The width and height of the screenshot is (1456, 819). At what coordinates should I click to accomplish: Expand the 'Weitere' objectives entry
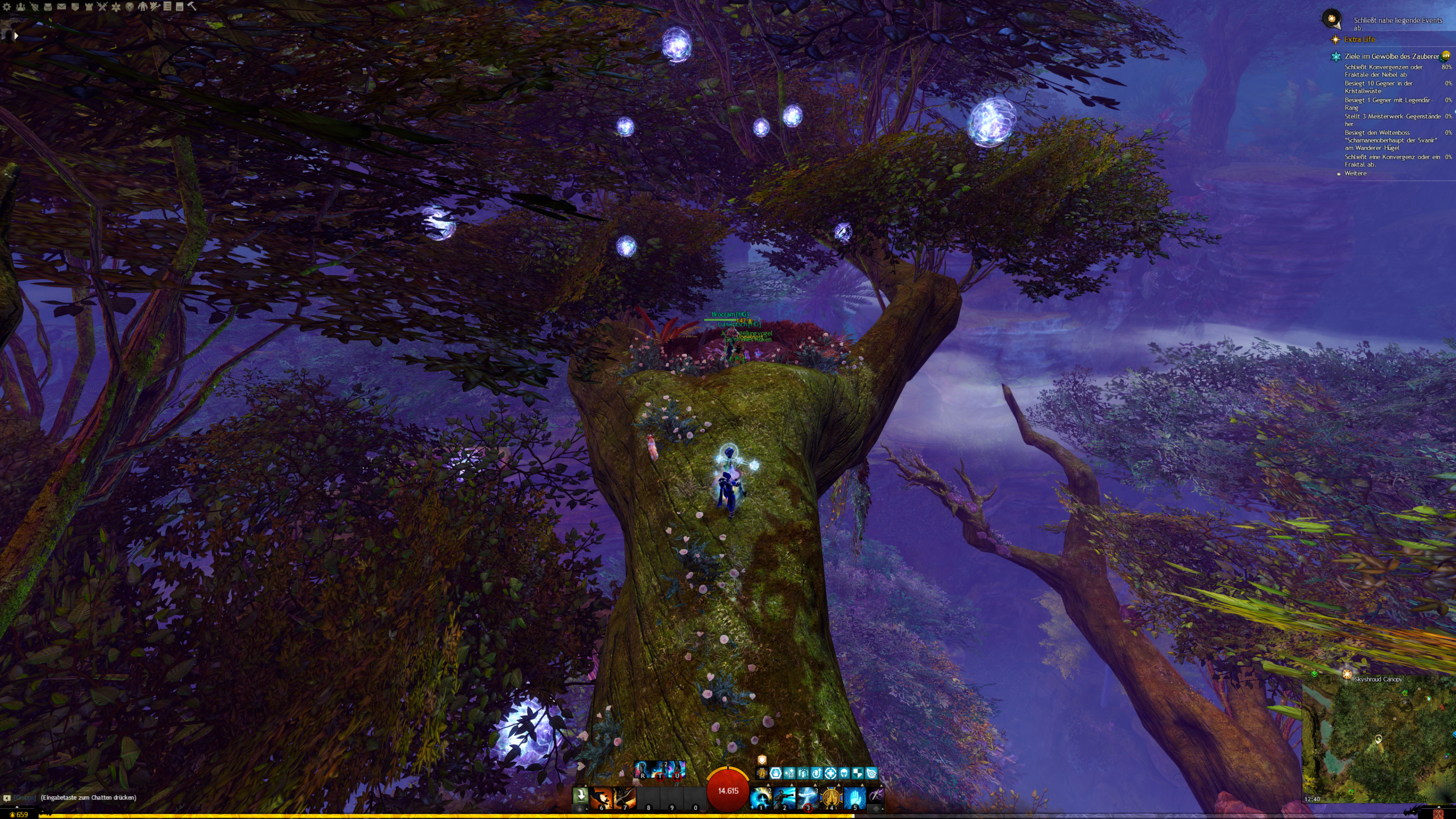(1355, 173)
